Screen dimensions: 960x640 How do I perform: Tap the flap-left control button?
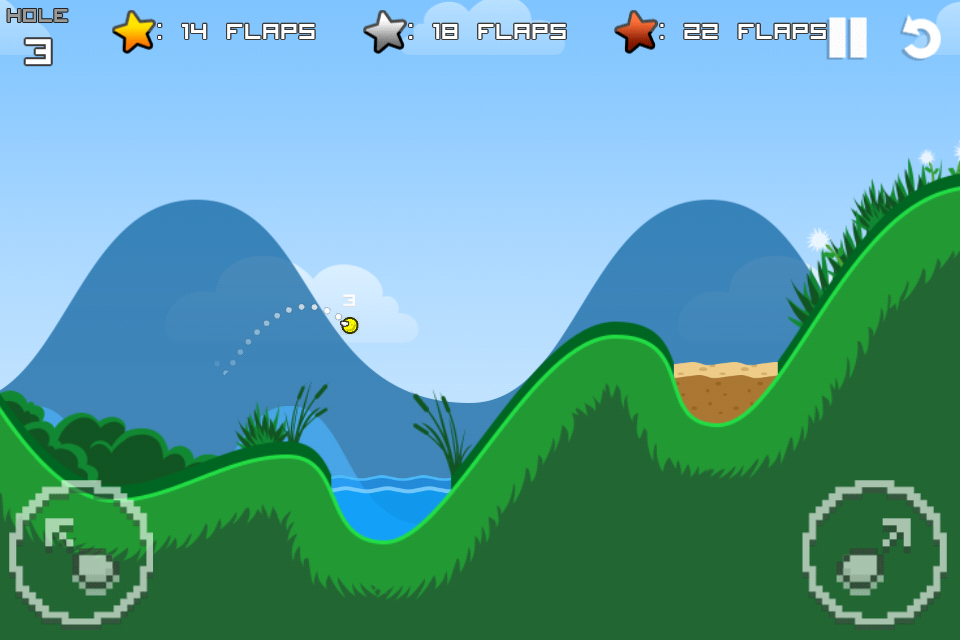coord(81,553)
